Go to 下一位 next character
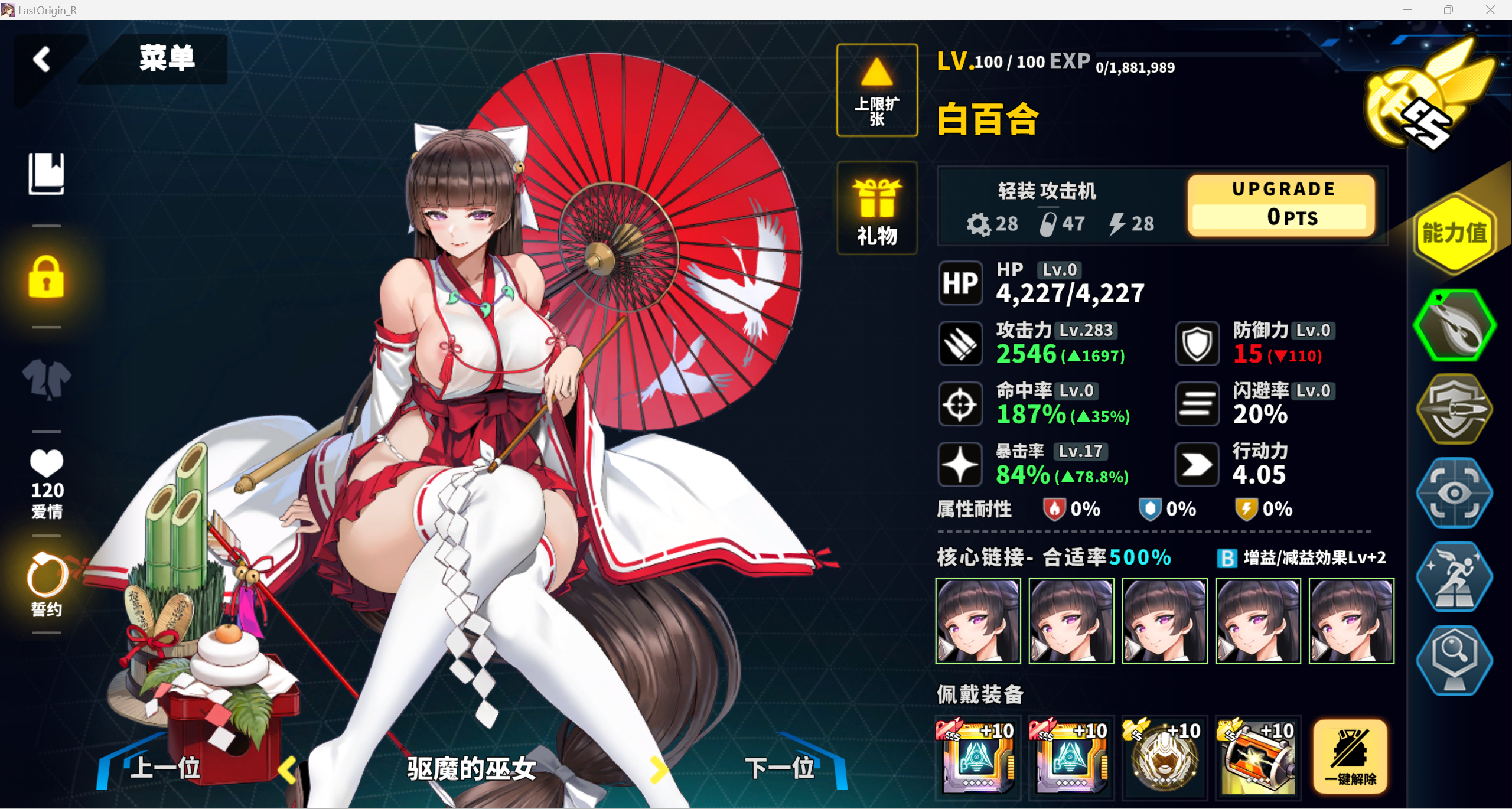Viewport: 1512px width, 809px height. click(x=780, y=768)
